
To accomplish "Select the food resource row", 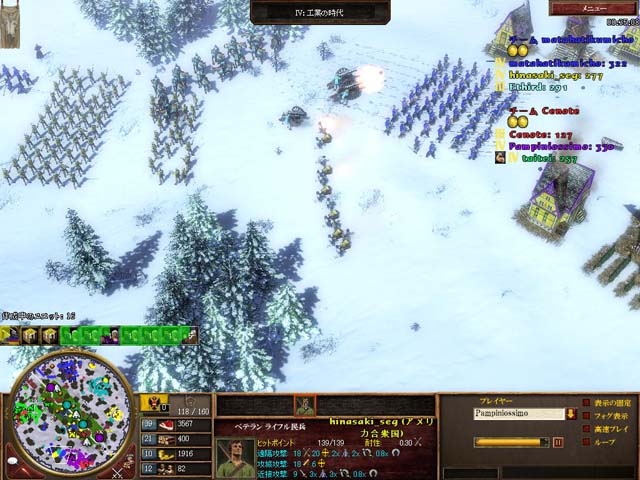I will coord(163,424).
